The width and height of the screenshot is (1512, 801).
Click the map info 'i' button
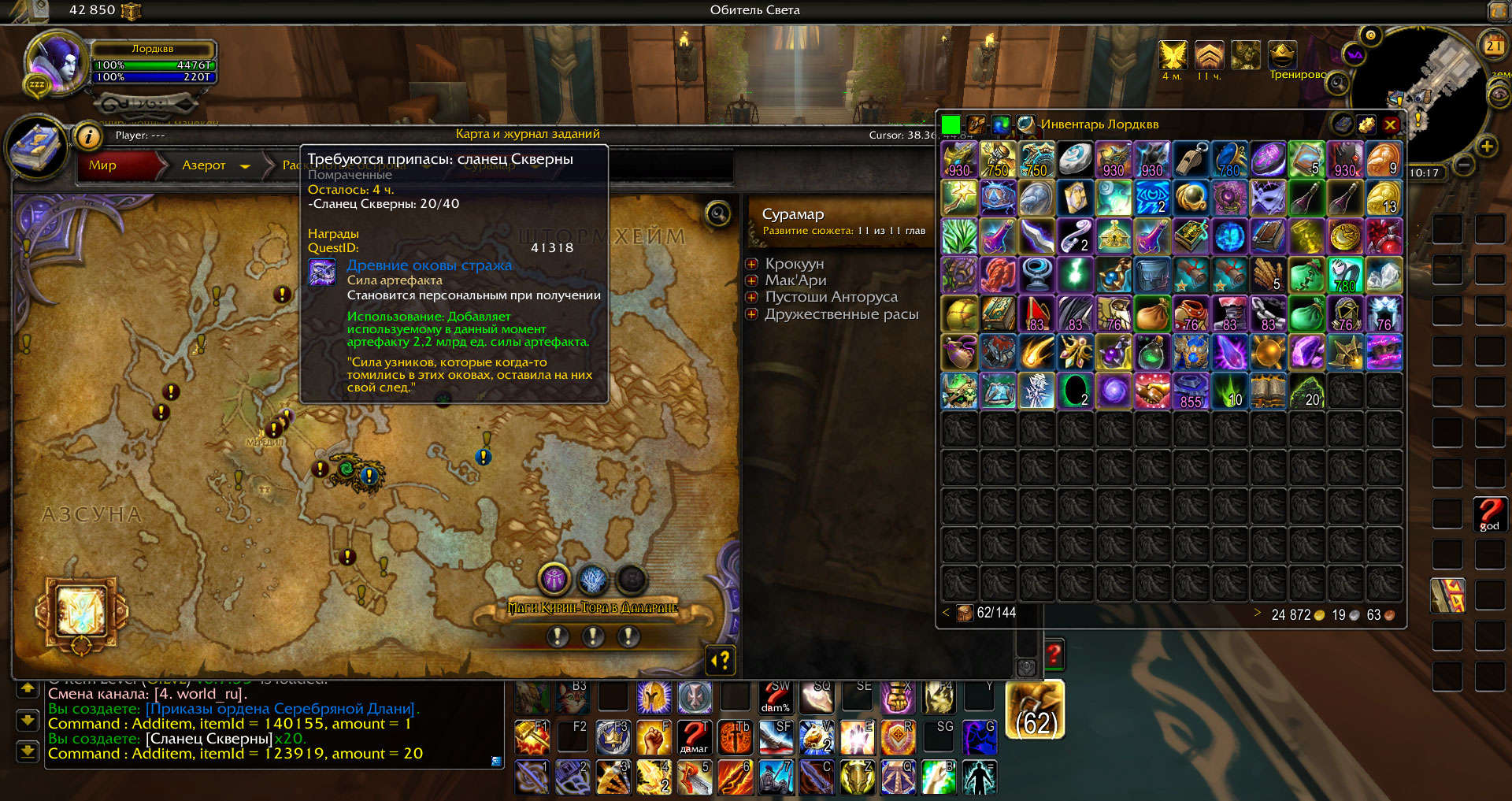[89, 137]
